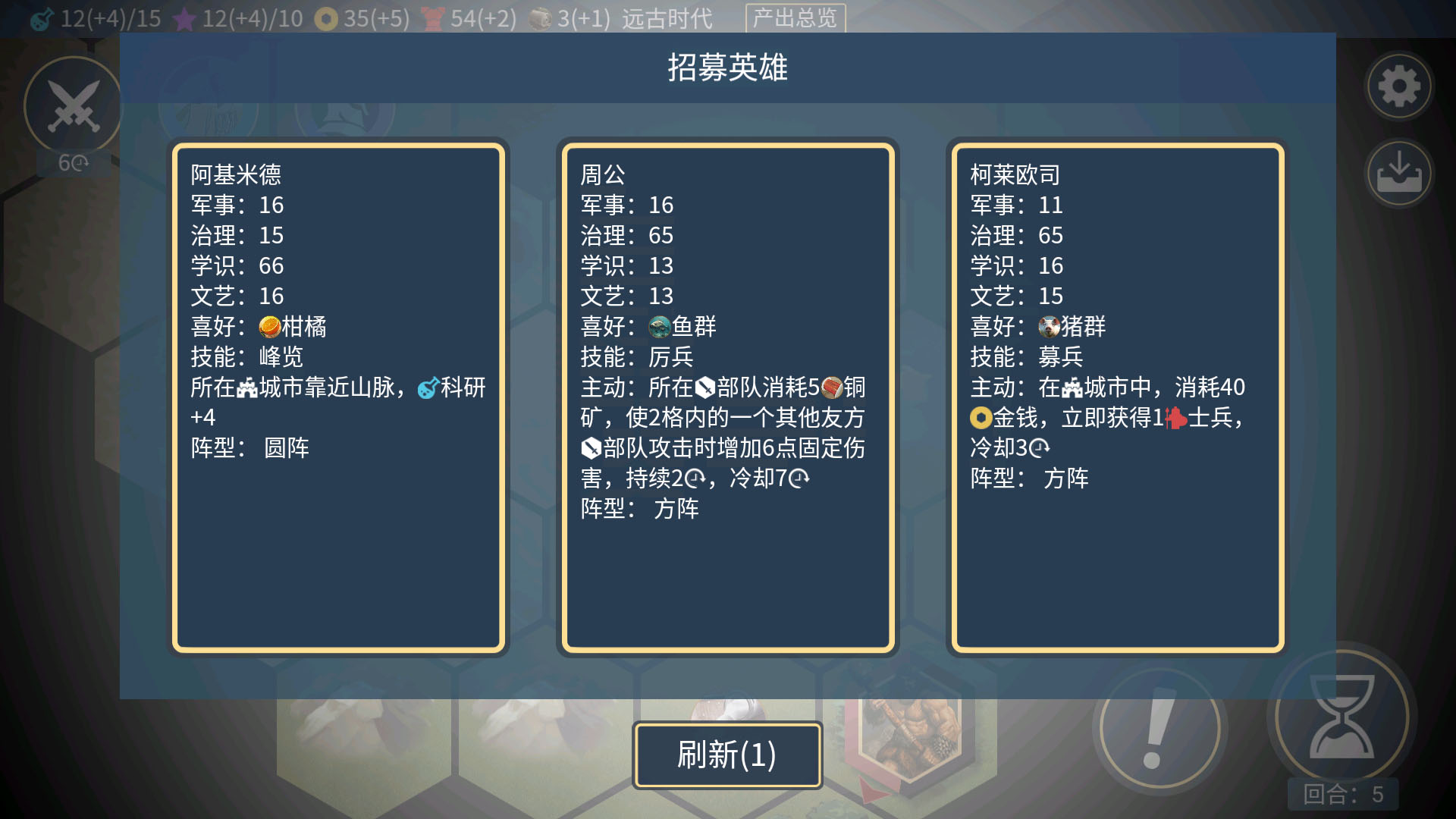Click the purple star culture icon

[x=184, y=17]
